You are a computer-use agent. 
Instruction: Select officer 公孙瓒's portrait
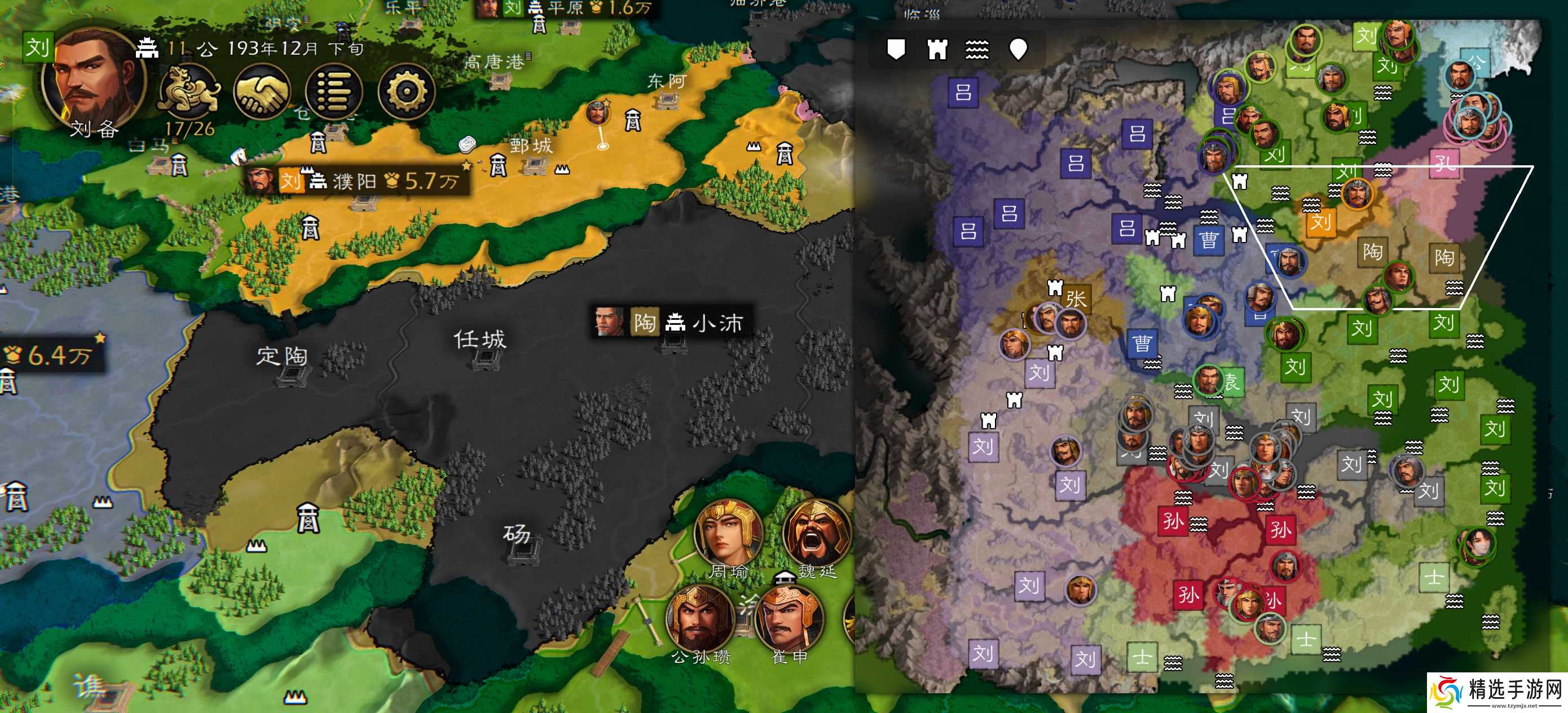700,618
